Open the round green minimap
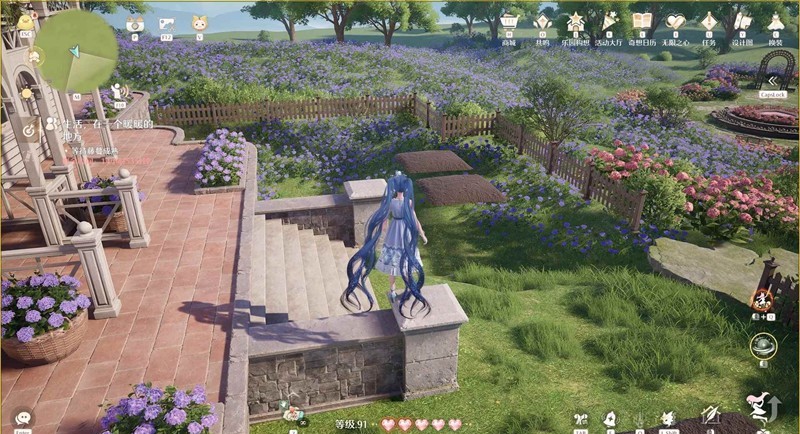 (76, 48)
